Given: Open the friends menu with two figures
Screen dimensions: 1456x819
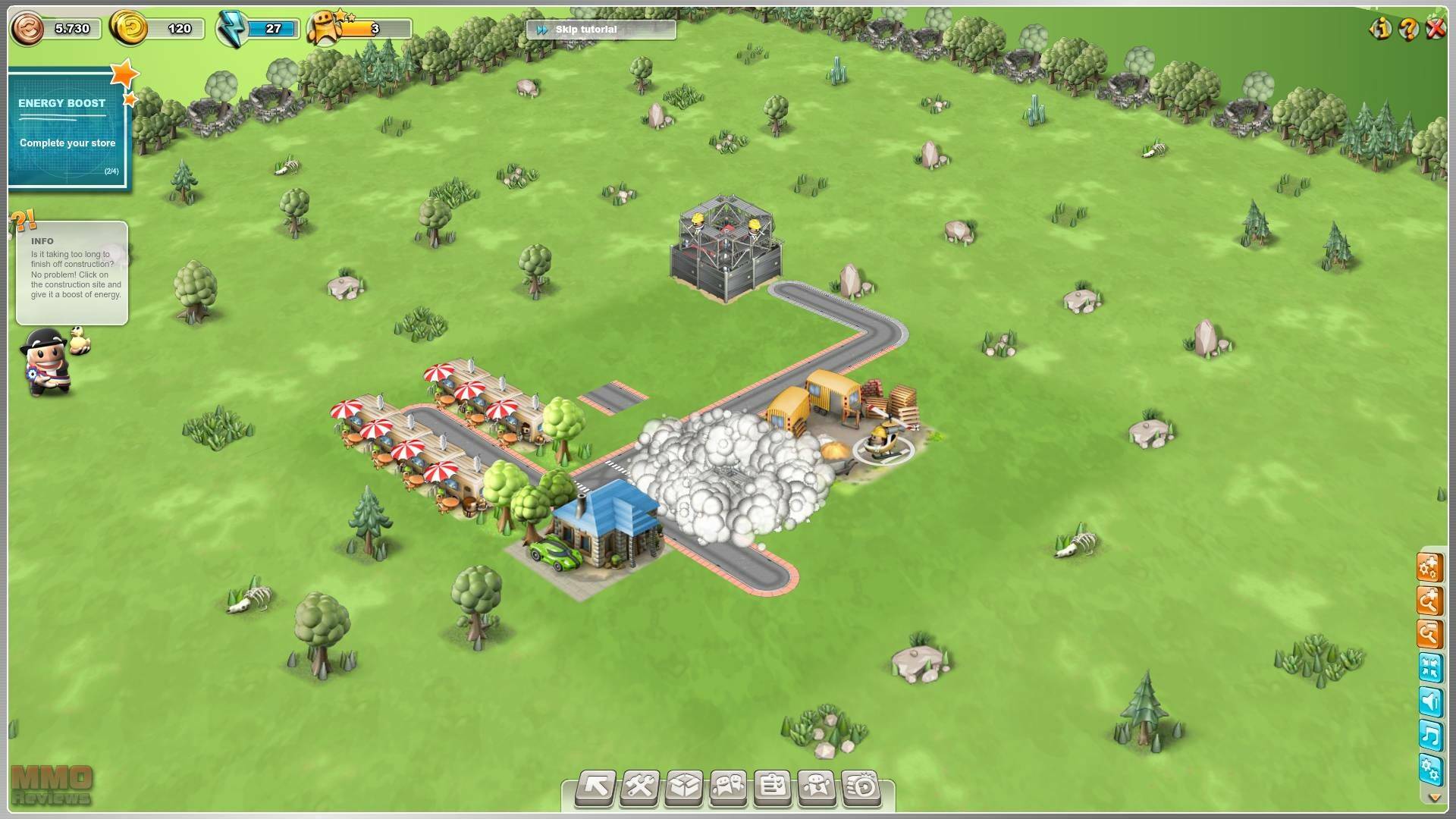Looking at the screenshot, I should pyautogui.click(x=728, y=787).
